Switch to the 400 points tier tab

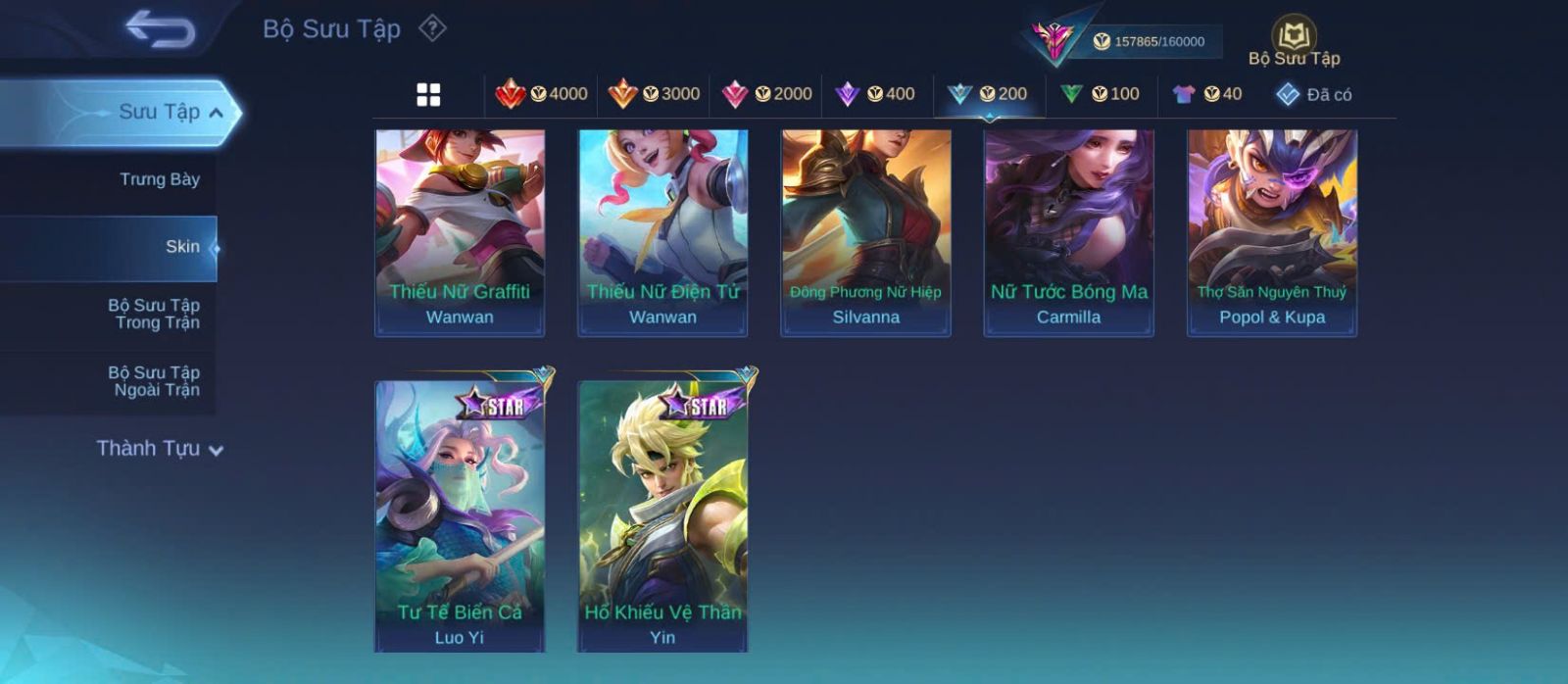tap(875, 94)
